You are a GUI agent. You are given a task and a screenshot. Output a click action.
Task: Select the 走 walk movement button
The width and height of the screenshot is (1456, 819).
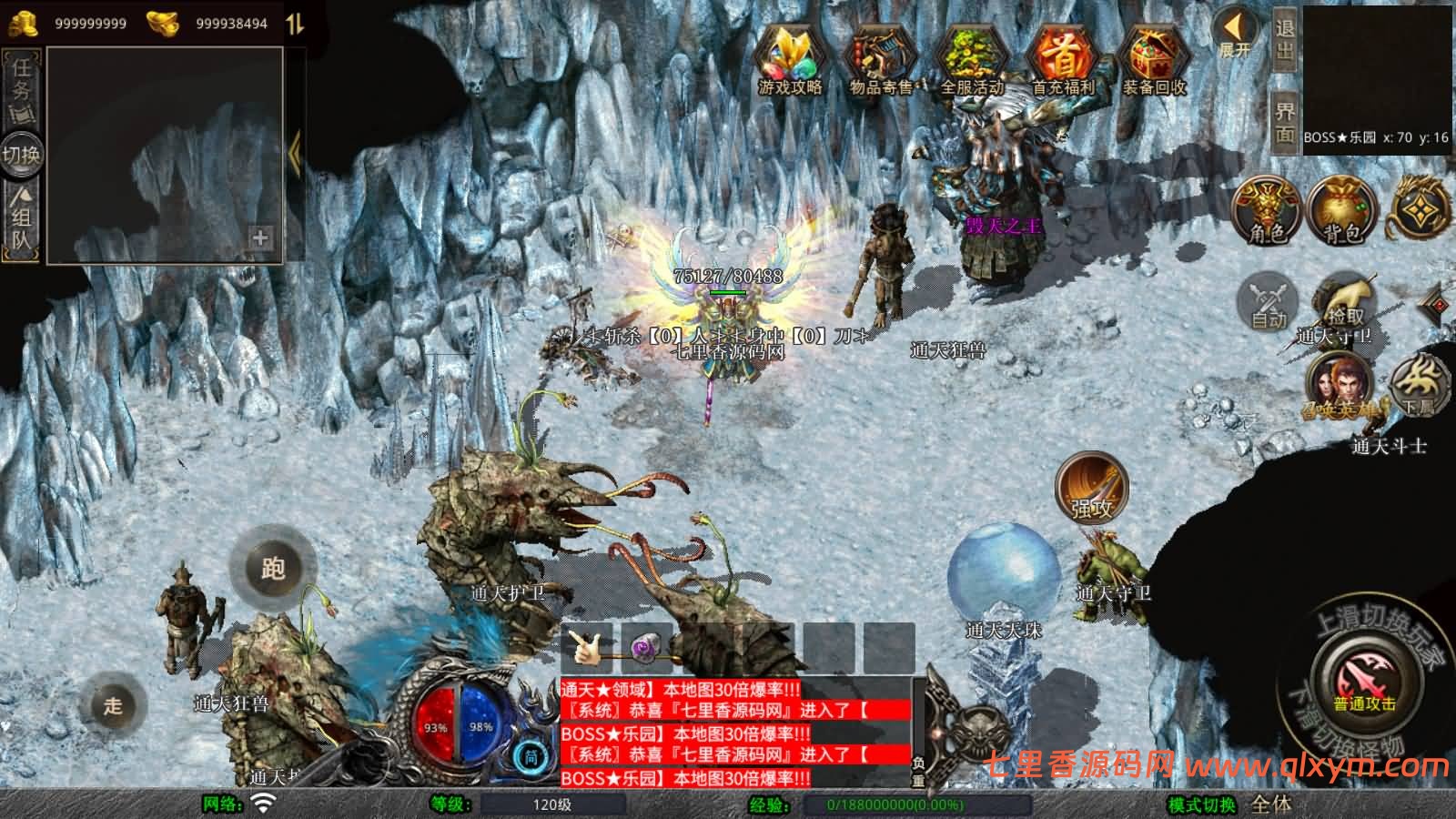click(113, 705)
